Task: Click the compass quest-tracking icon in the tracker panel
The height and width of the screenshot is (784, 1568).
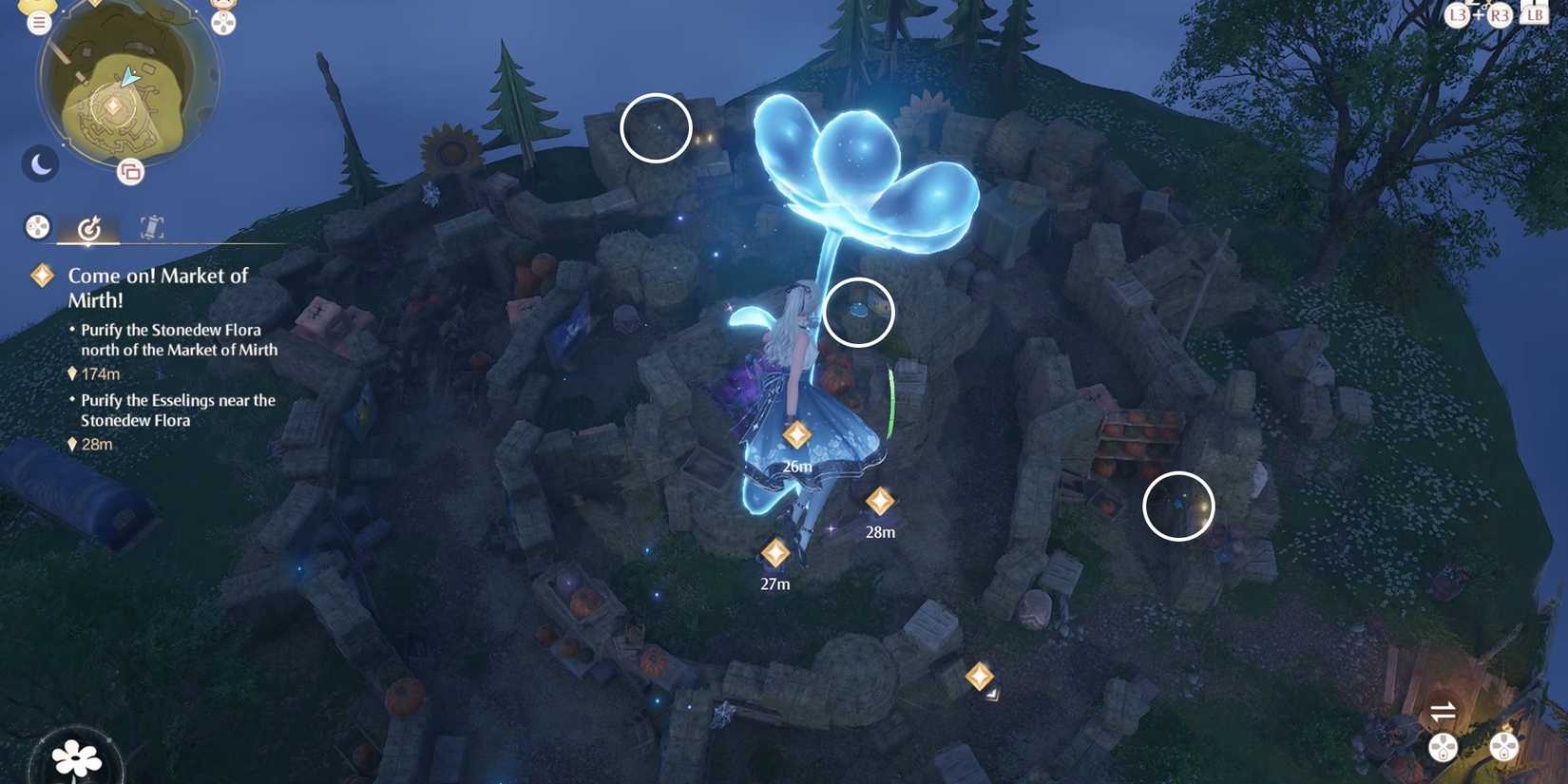Action: [x=90, y=227]
